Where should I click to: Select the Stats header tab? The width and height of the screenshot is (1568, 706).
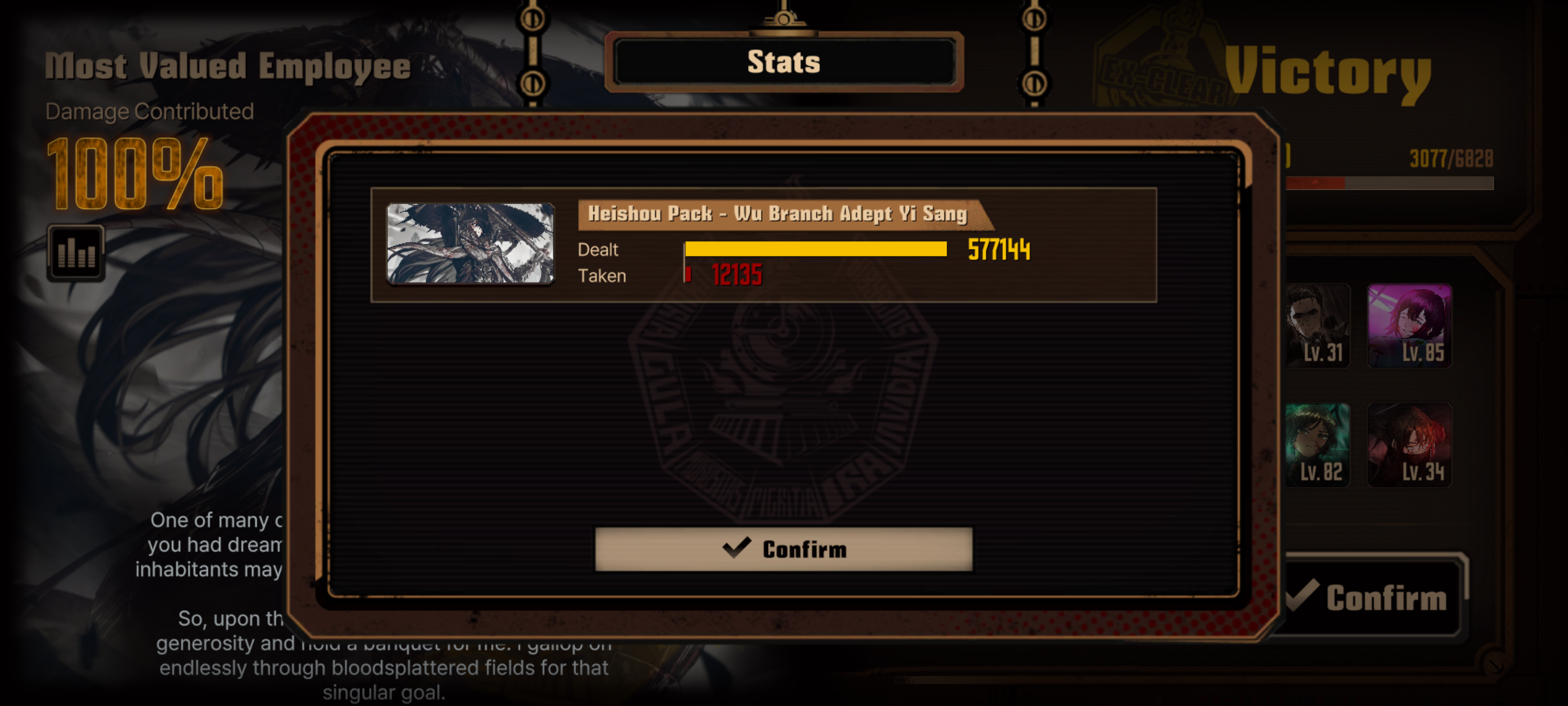[784, 62]
